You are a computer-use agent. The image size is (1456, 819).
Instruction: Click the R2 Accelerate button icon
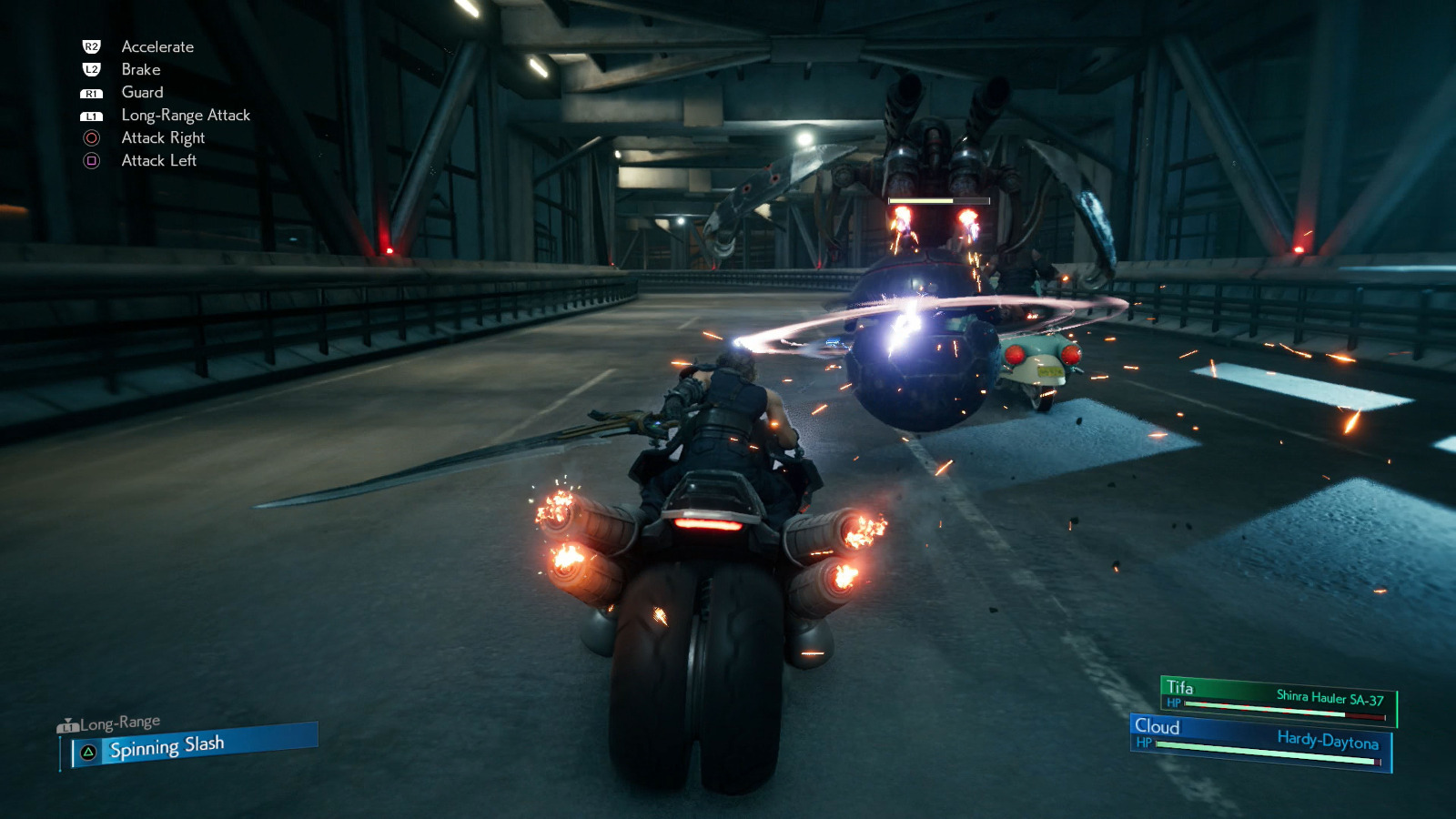click(x=90, y=46)
